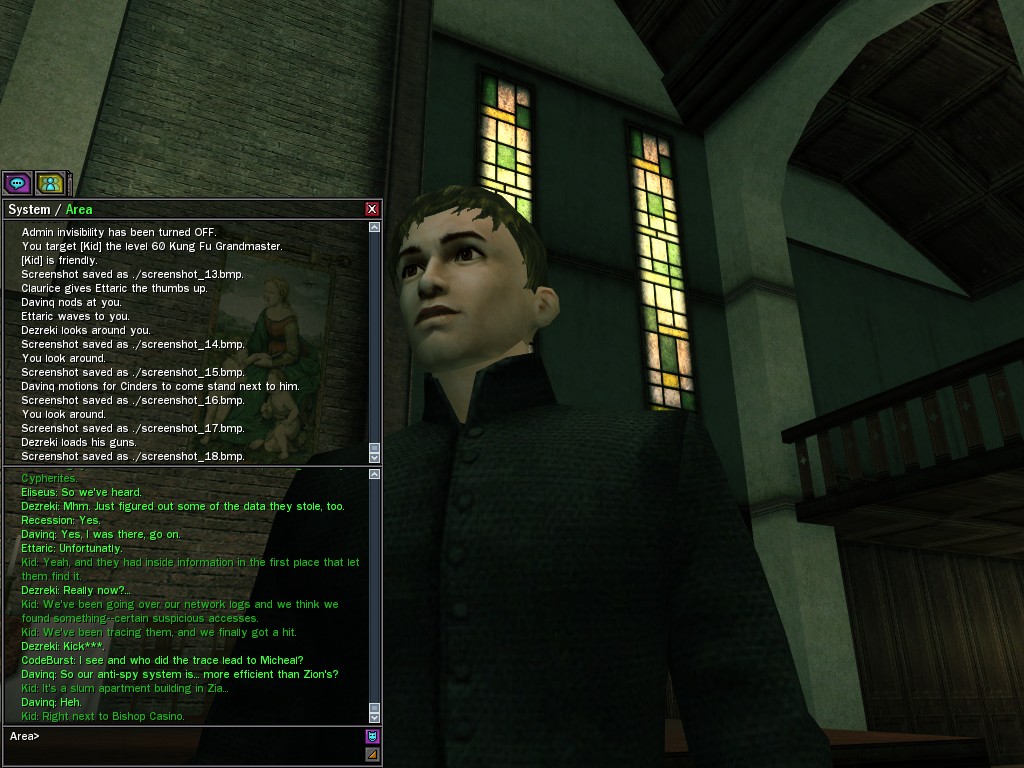Close the System / Area chat window
Viewport: 1024px width, 768px height.
coord(372,209)
